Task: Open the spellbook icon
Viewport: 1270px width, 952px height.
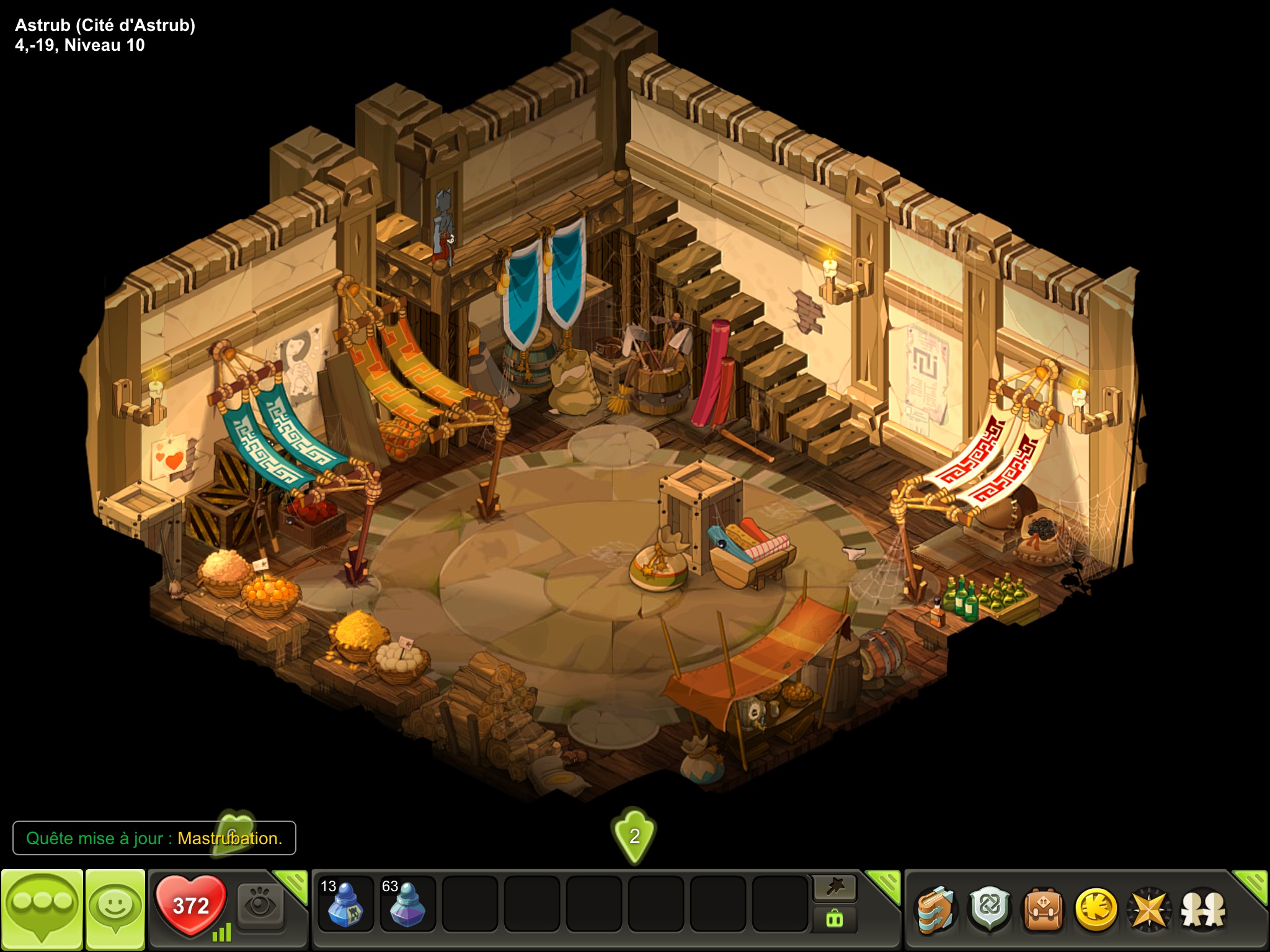Action: pyautogui.click(x=936, y=910)
